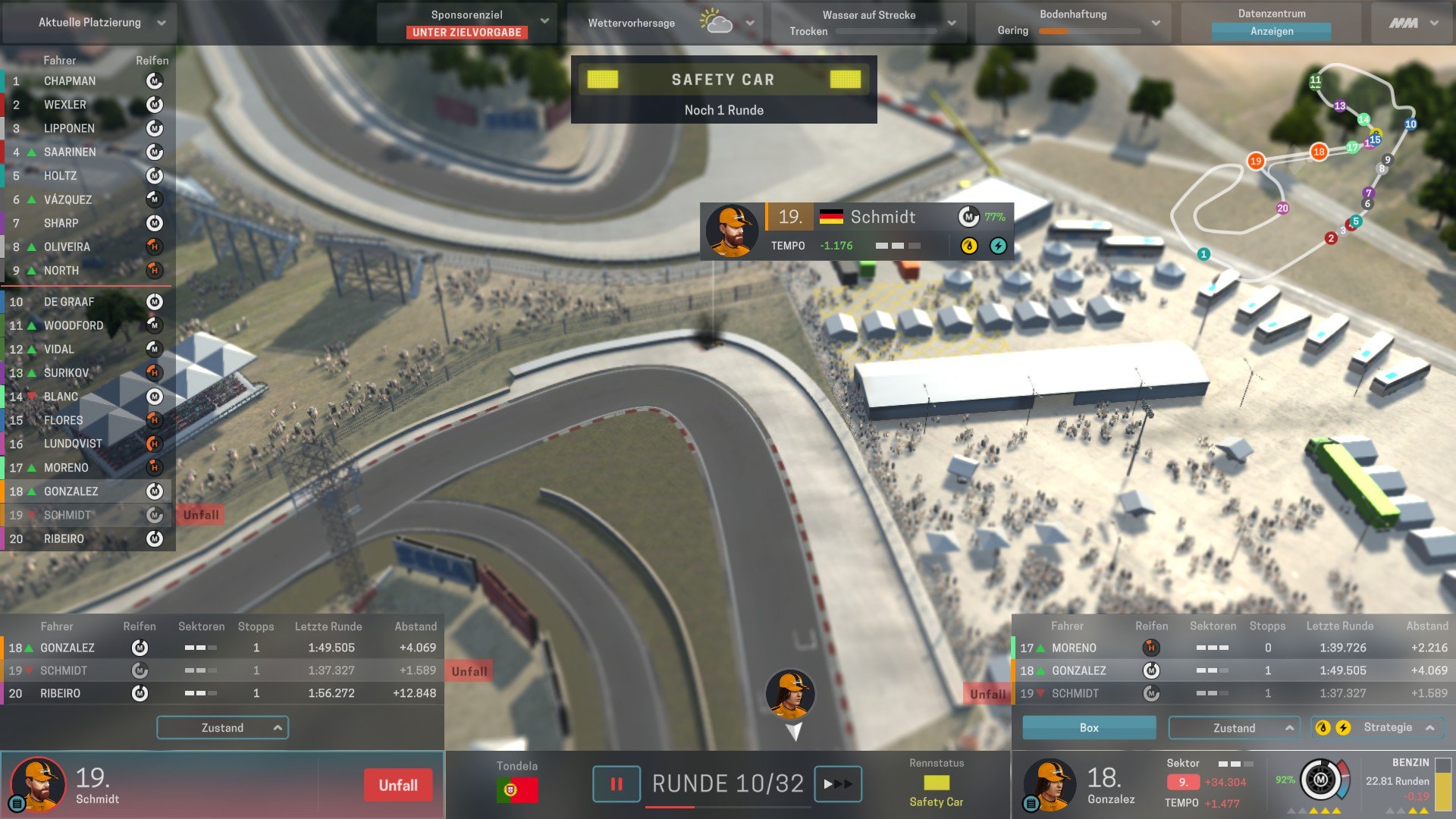
Task: Speed up the race simulation
Action: pos(837,784)
